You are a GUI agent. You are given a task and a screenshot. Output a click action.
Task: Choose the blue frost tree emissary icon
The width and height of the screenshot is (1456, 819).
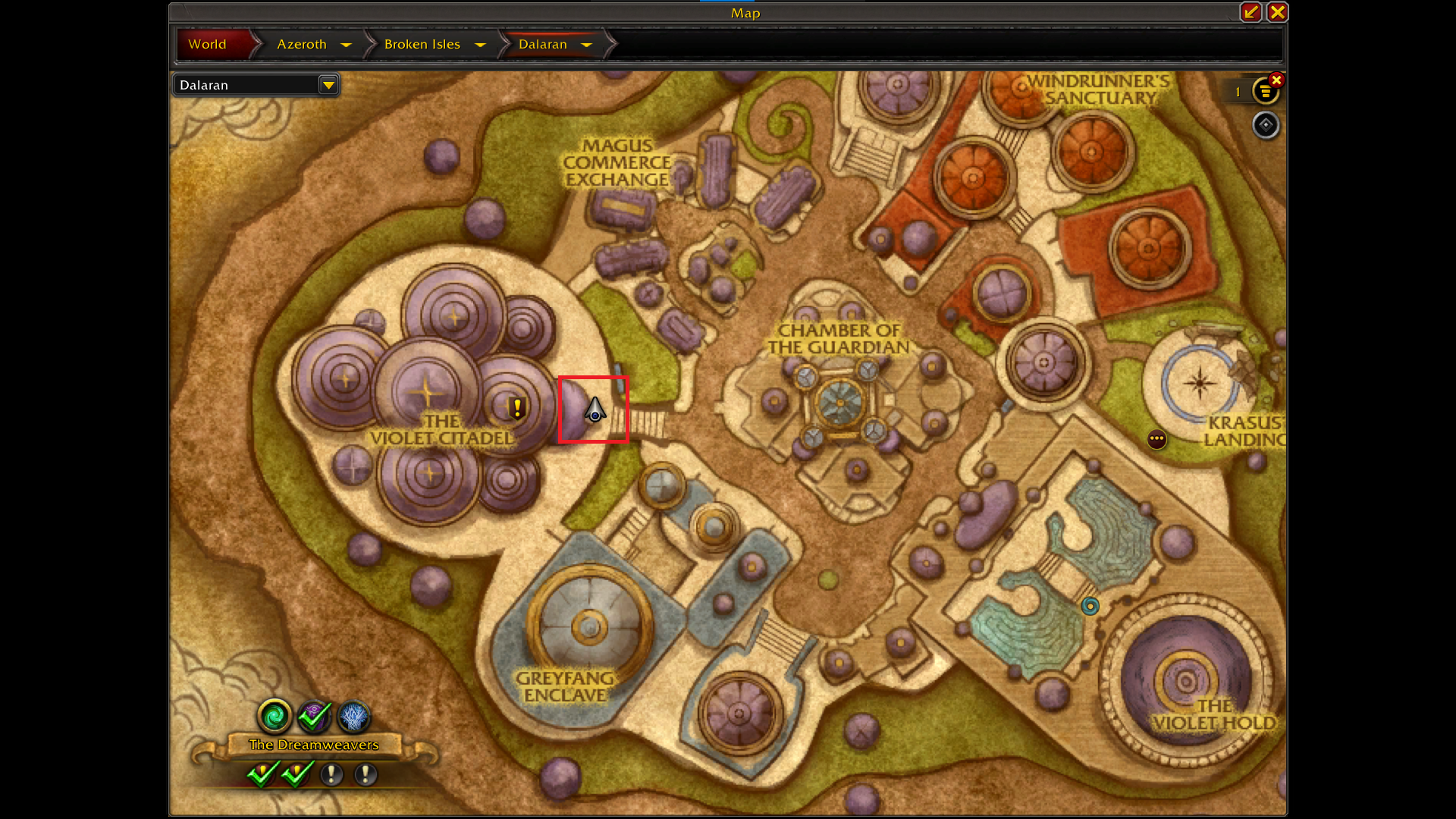(x=353, y=715)
